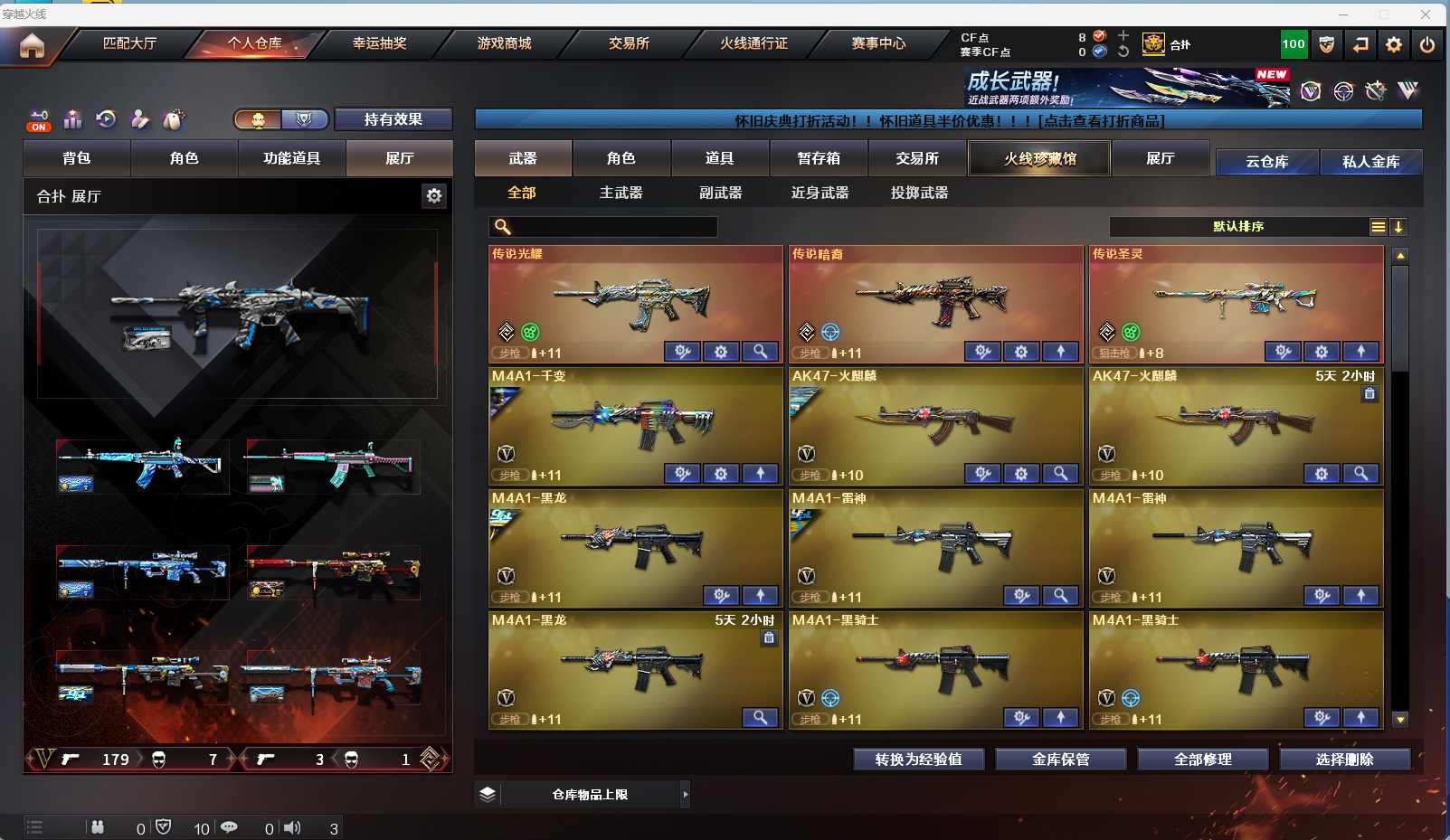Open settings via top-right gear icon

click(x=1394, y=44)
